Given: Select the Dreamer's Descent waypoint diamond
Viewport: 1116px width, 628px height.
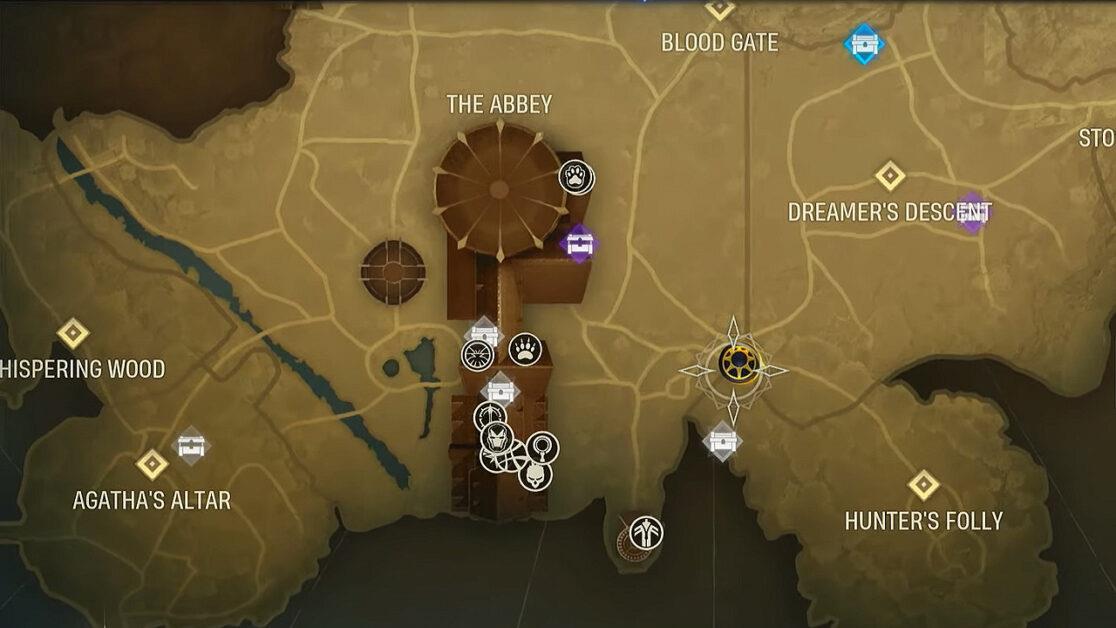Looking at the screenshot, I should (x=890, y=176).
